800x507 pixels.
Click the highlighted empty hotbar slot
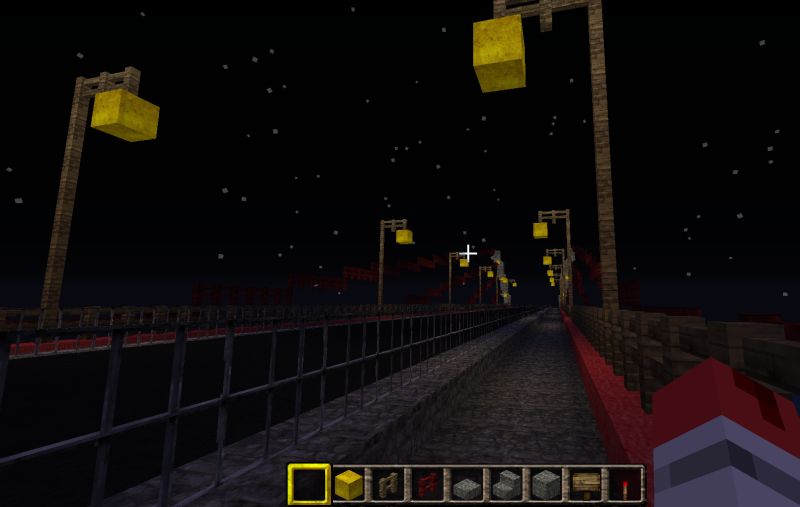pyautogui.click(x=309, y=485)
